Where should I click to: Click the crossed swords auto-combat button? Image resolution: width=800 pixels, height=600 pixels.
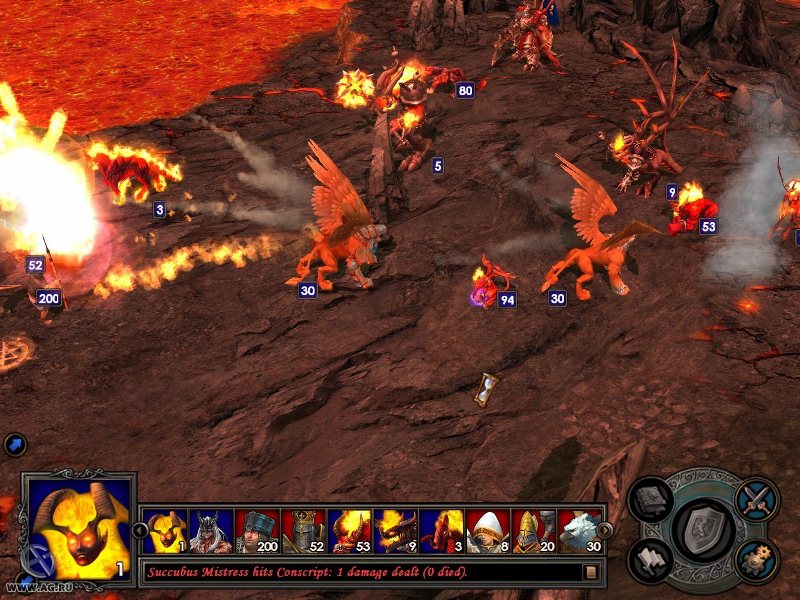756,498
